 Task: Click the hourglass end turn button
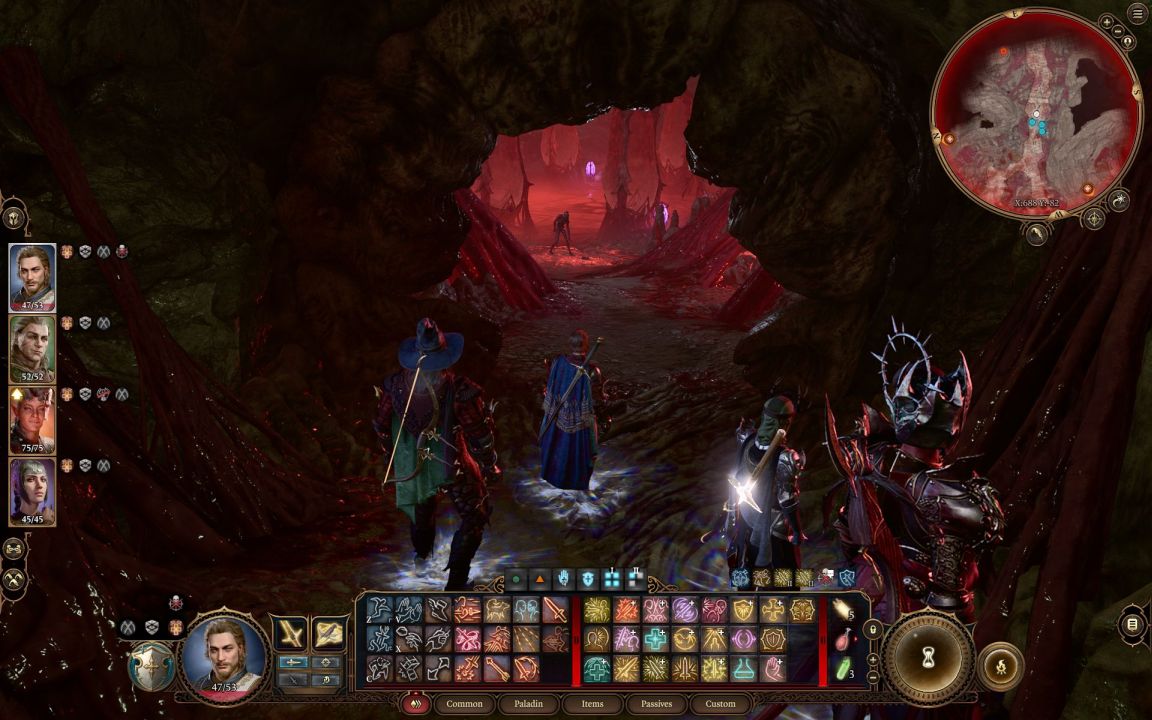coord(929,657)
